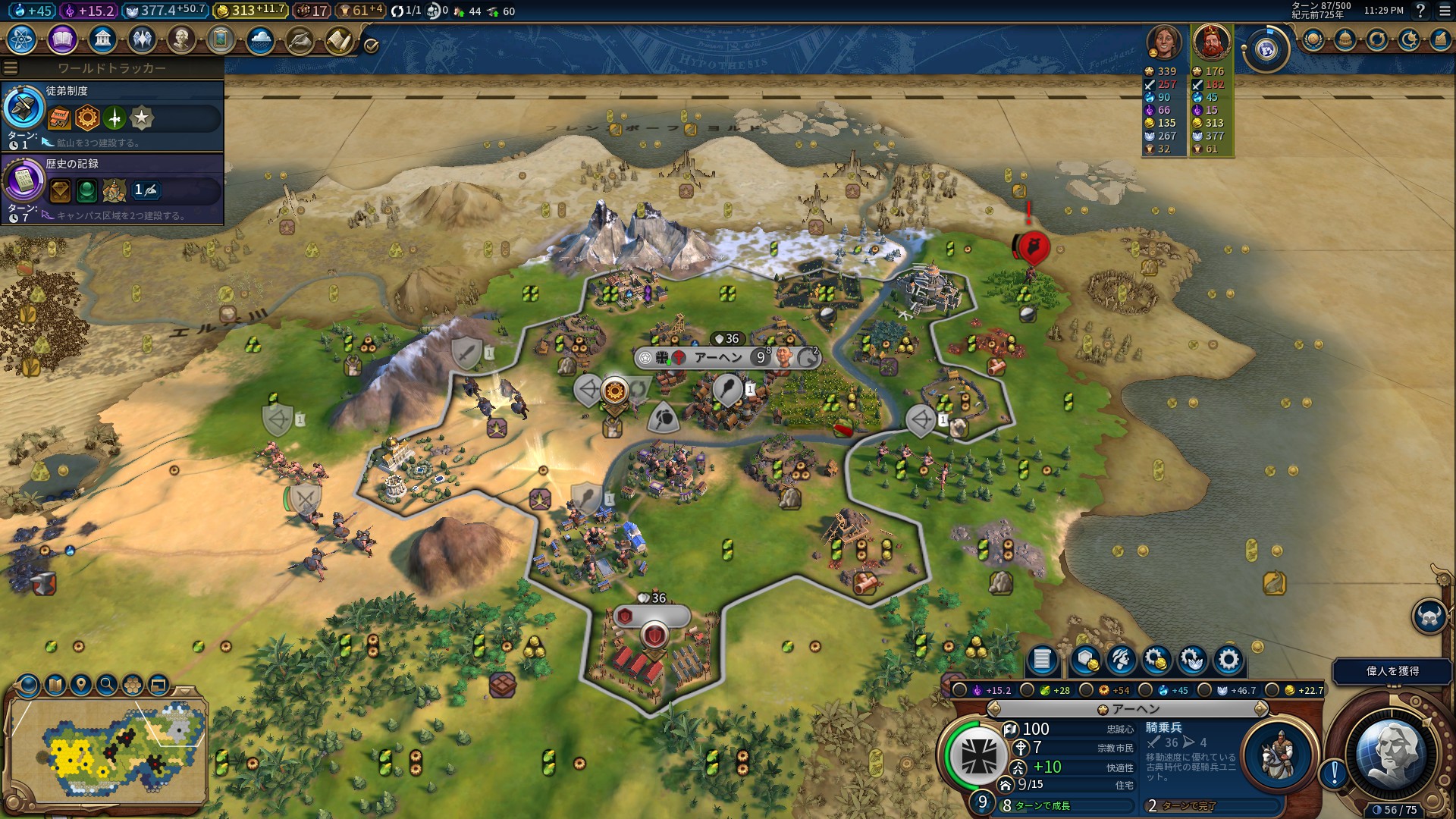Click the minimap
The height and width of the screenshot is (819, 1456).
click(x=106, y=747)
